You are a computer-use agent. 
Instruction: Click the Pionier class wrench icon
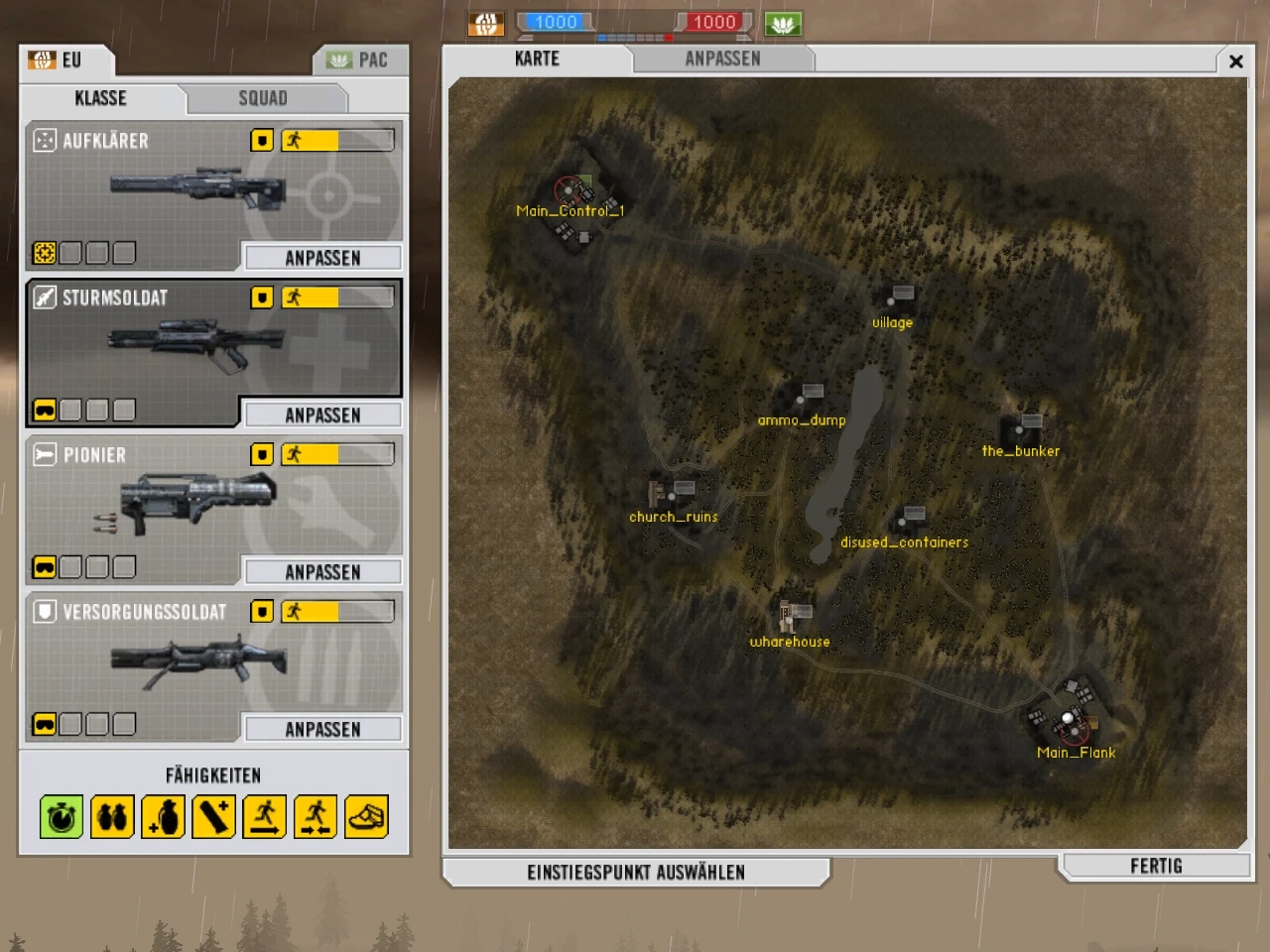(x=45, y=454)
